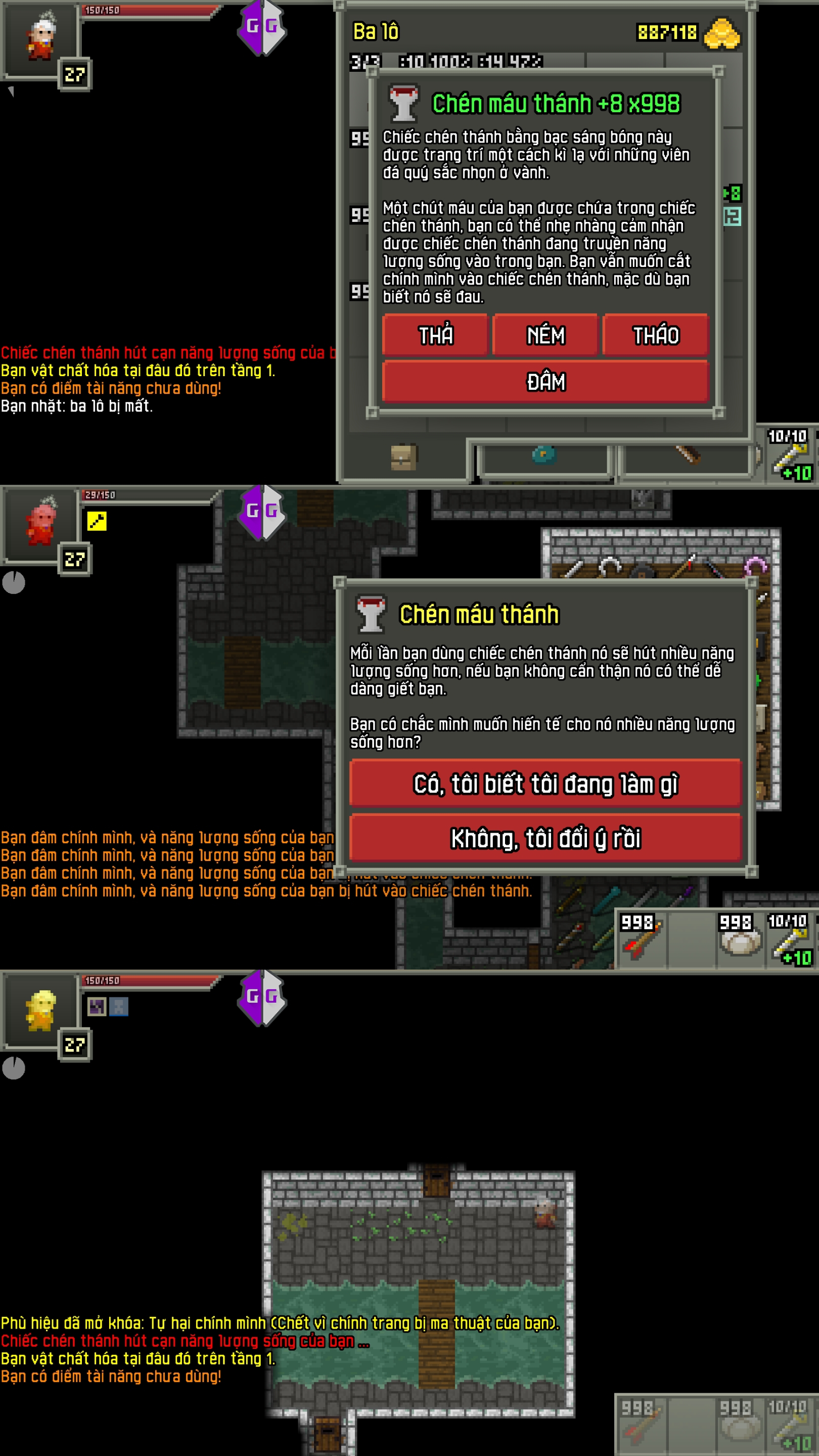This screenshot has width=819, height=1456.
Task: Activate the ĐÂM stab button
Action: (x=545, y=382)
